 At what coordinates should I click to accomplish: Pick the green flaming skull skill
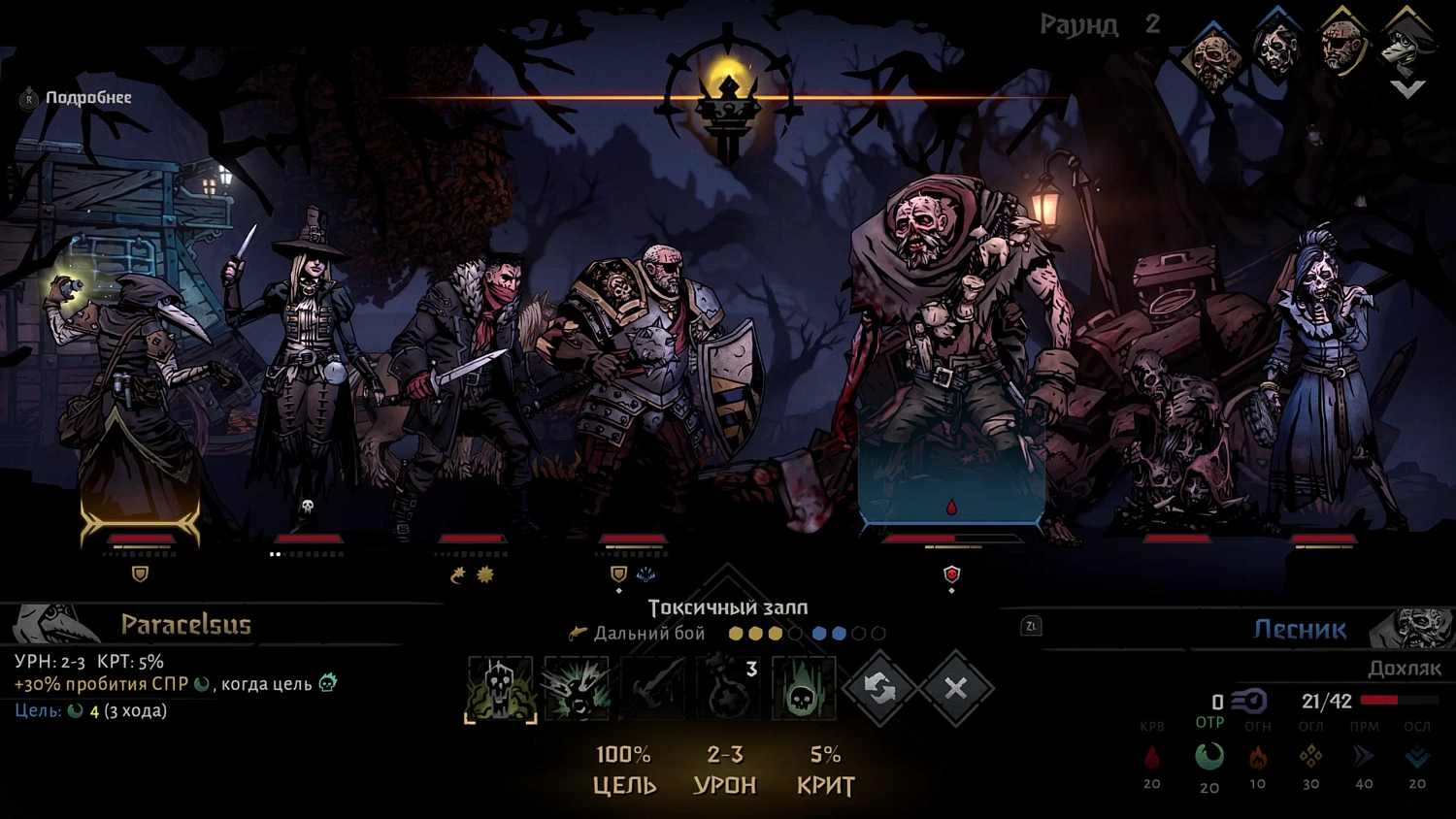804,687
